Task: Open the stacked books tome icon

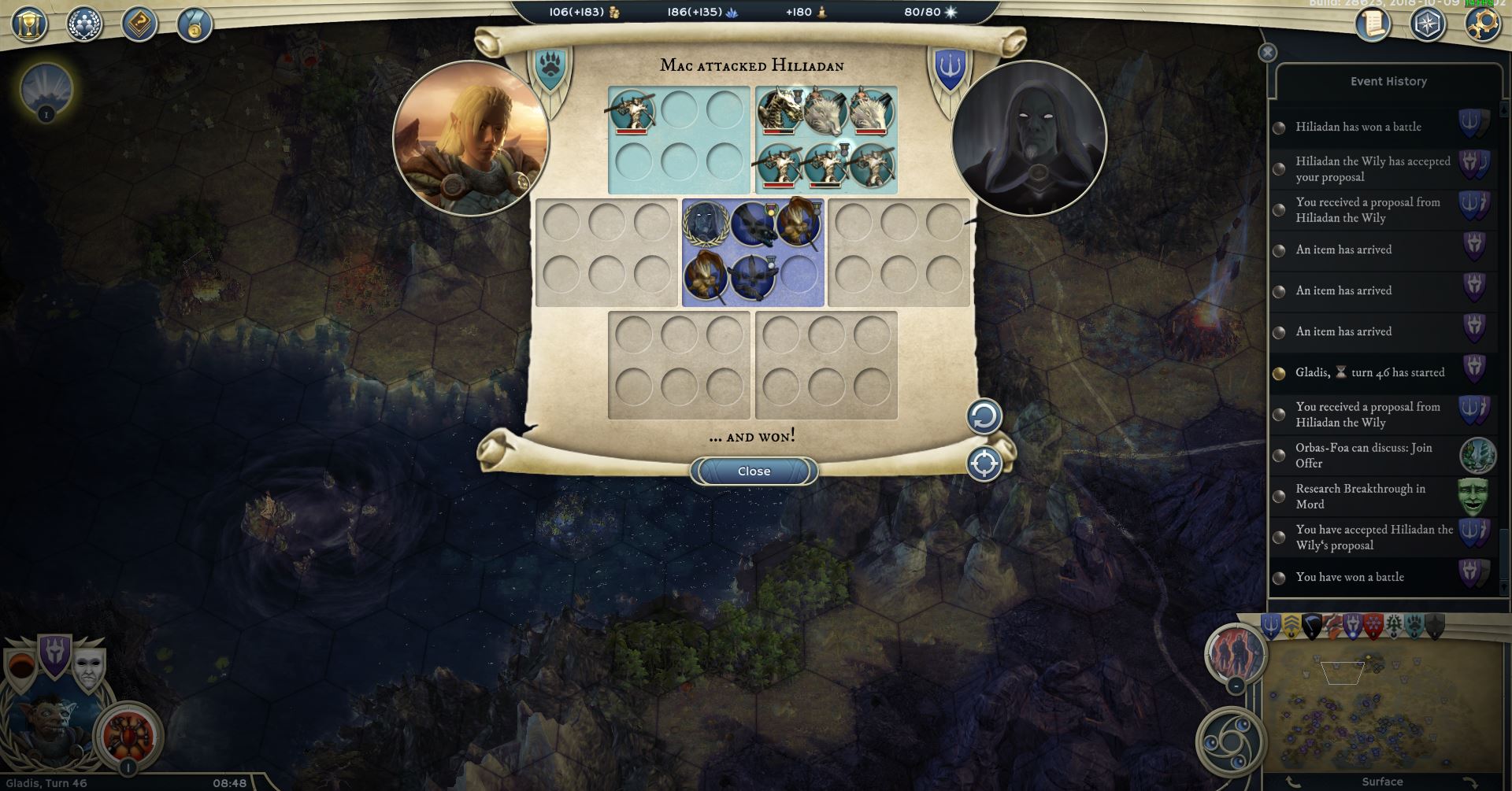Action: click(139, 24)
